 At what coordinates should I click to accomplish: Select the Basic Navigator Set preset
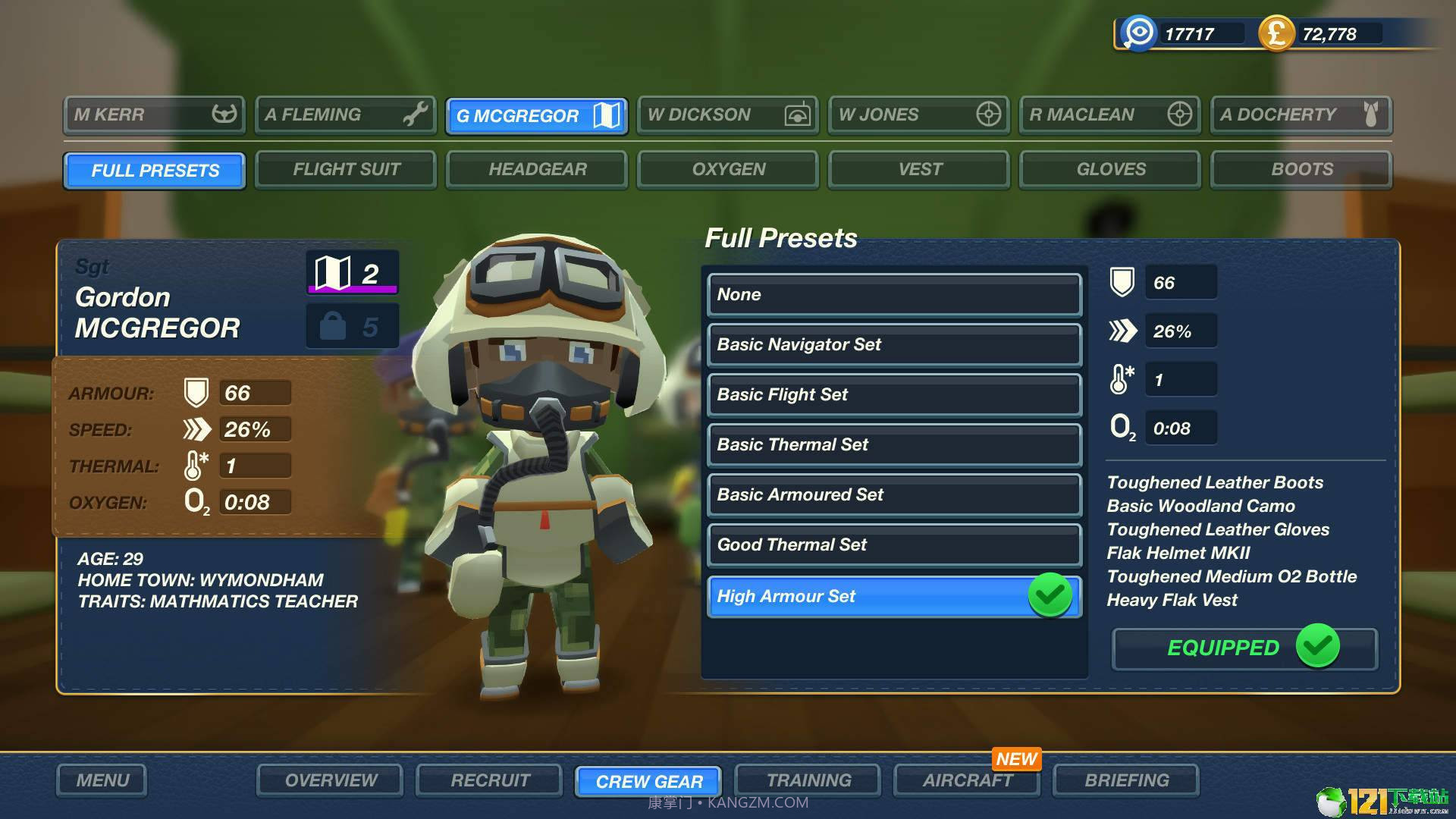pos(893,345)
